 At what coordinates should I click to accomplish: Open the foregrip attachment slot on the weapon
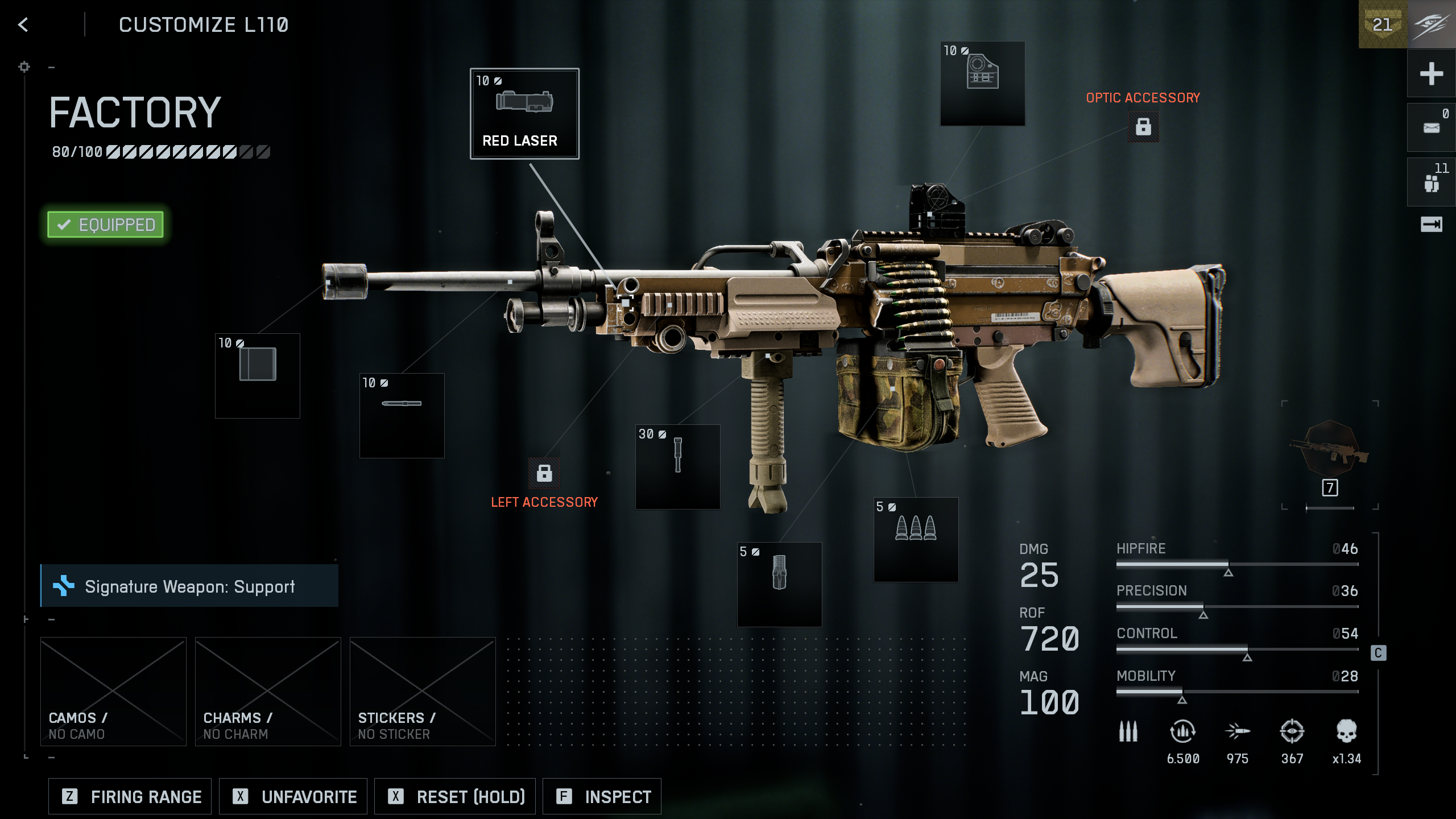click(x=676, y=468)
